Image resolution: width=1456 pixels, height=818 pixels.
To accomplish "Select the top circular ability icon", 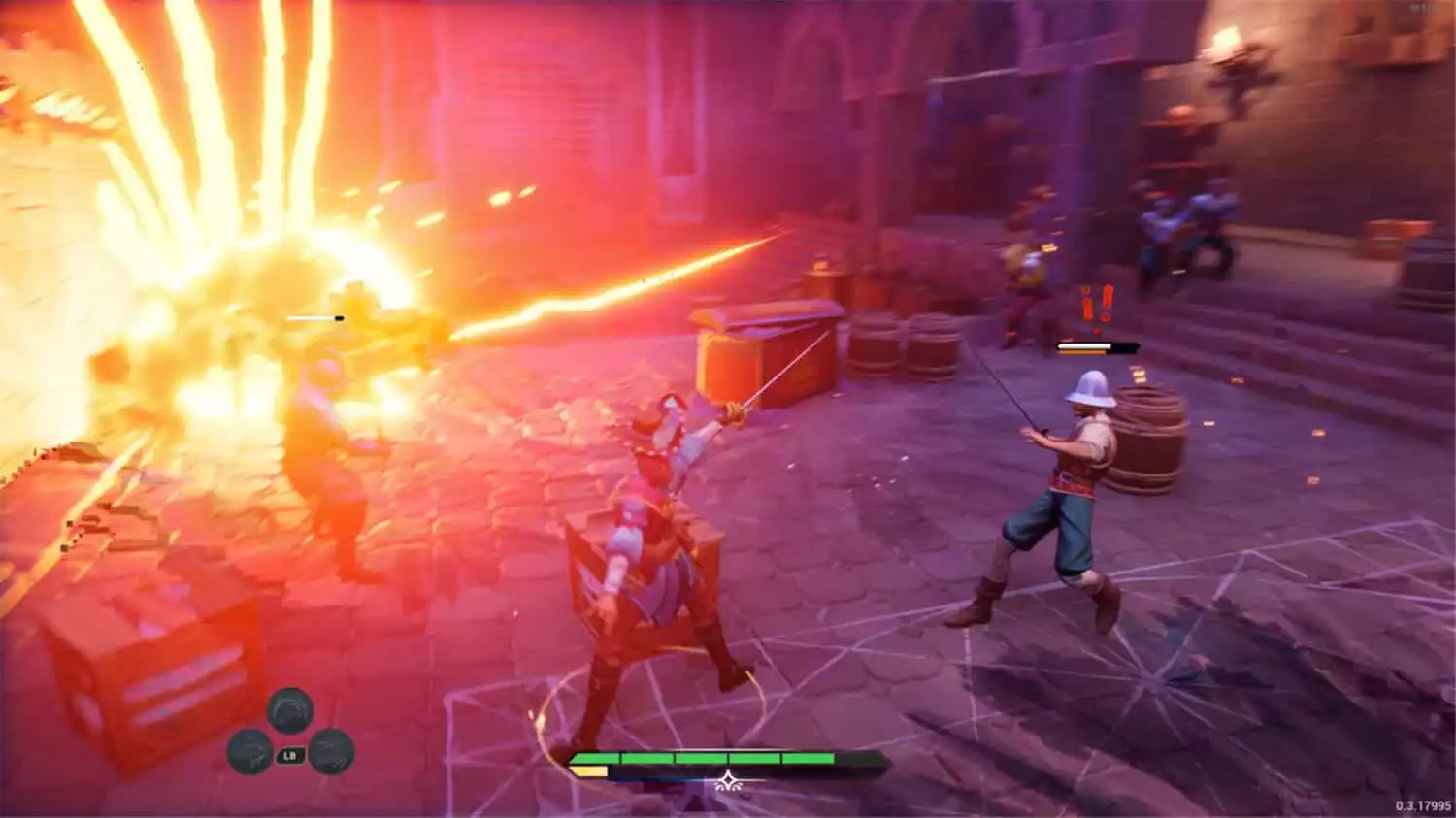I will [x=290, y=710].
